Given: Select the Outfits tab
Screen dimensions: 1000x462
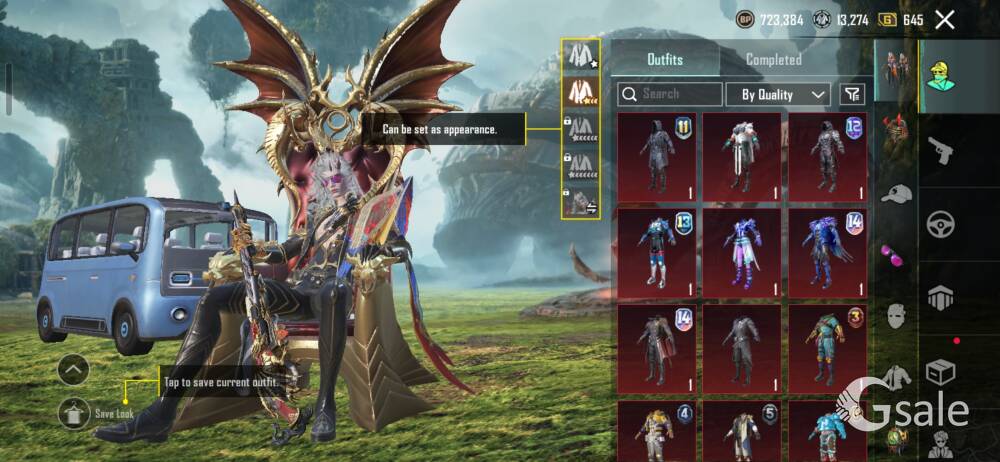Looking at the screenshot, I should pos(665,59).
